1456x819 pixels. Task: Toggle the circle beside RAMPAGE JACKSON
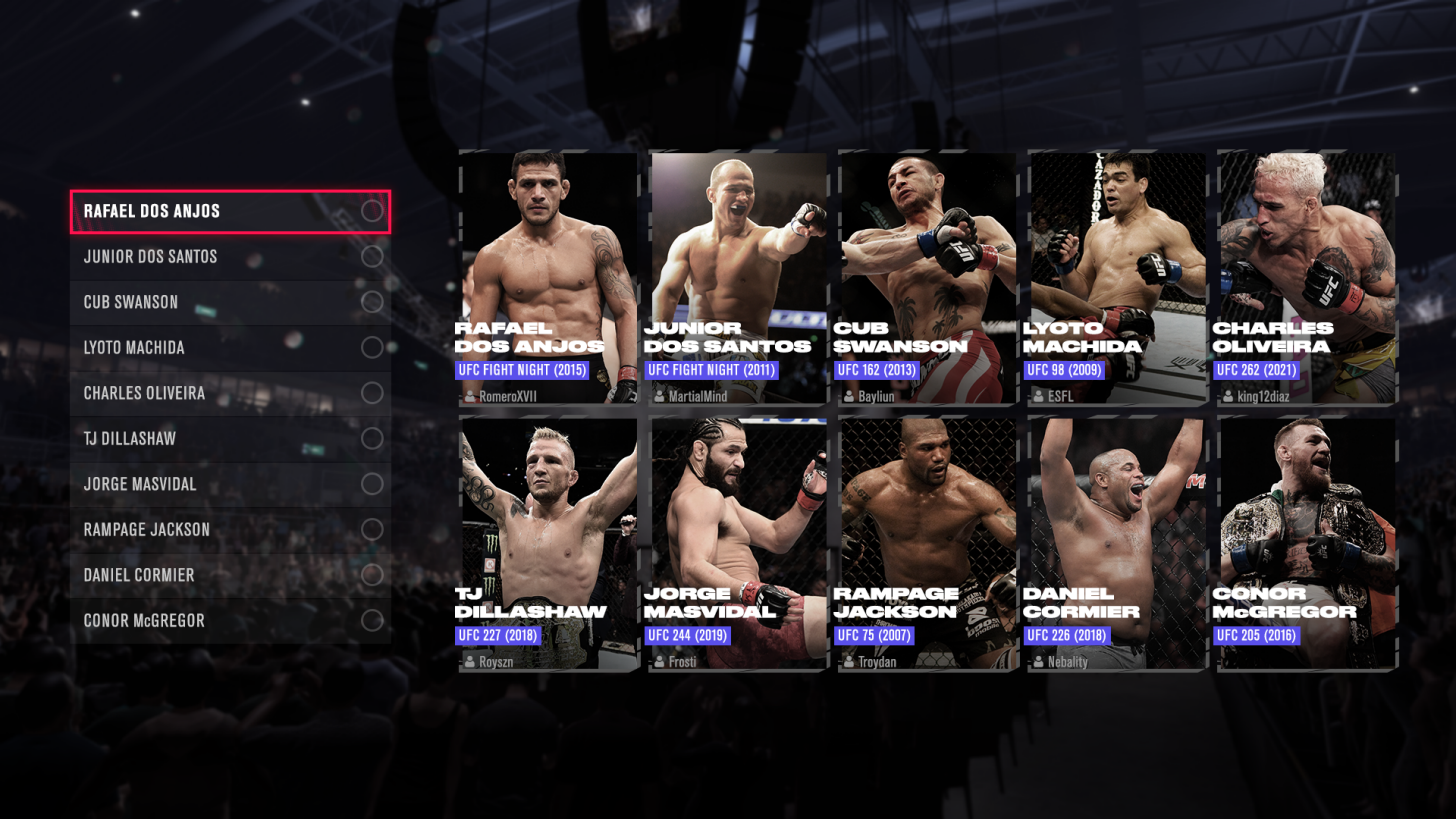tap(372, 530)
